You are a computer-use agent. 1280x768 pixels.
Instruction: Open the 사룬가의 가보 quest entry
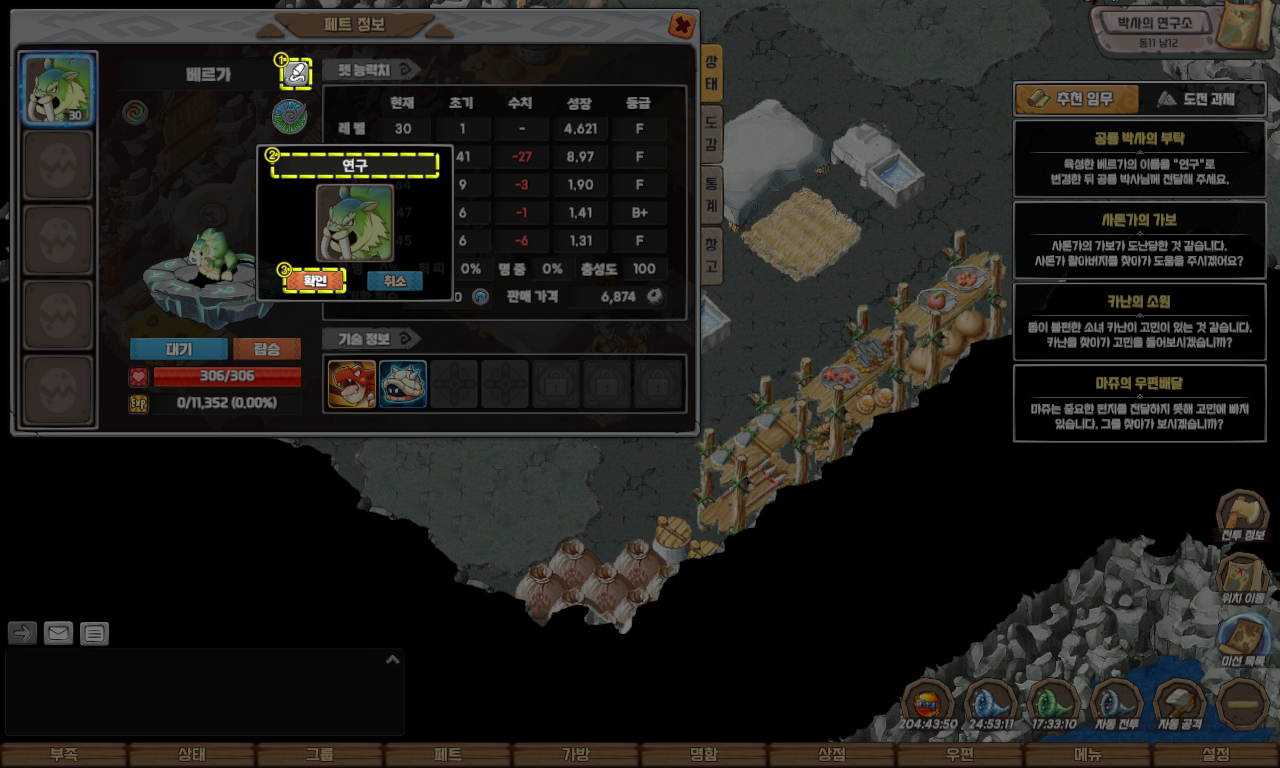click(x=1139, y=240)
